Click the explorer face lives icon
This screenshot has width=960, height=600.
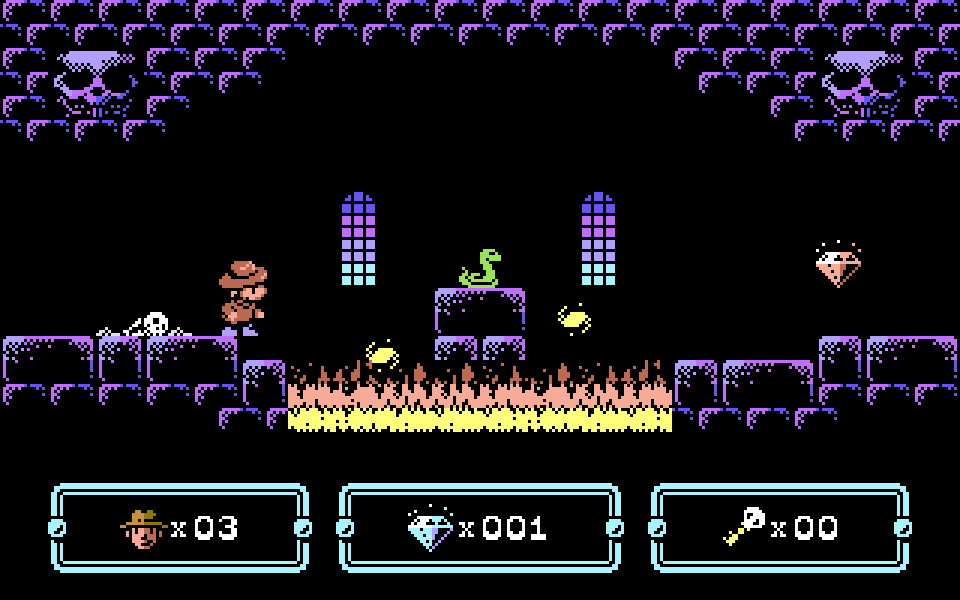click(143, 528)
